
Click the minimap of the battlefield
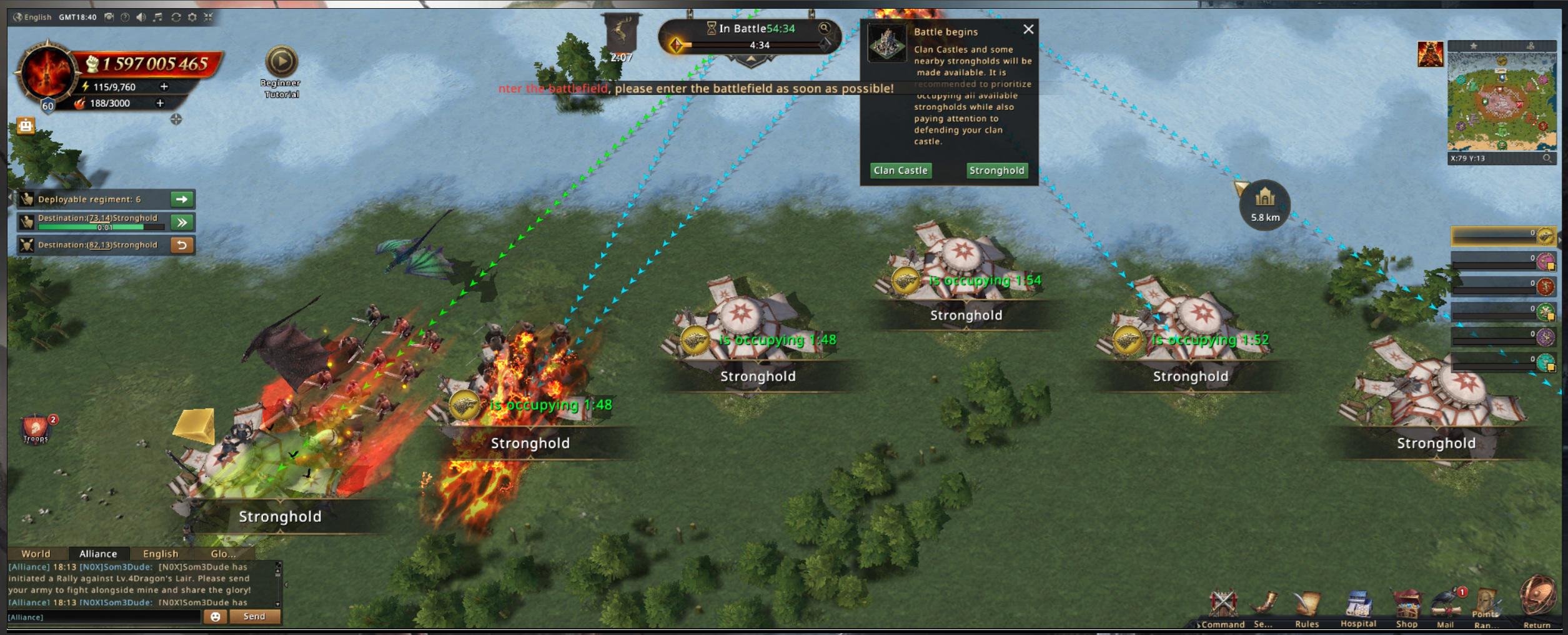click(x=1501, y=101)
